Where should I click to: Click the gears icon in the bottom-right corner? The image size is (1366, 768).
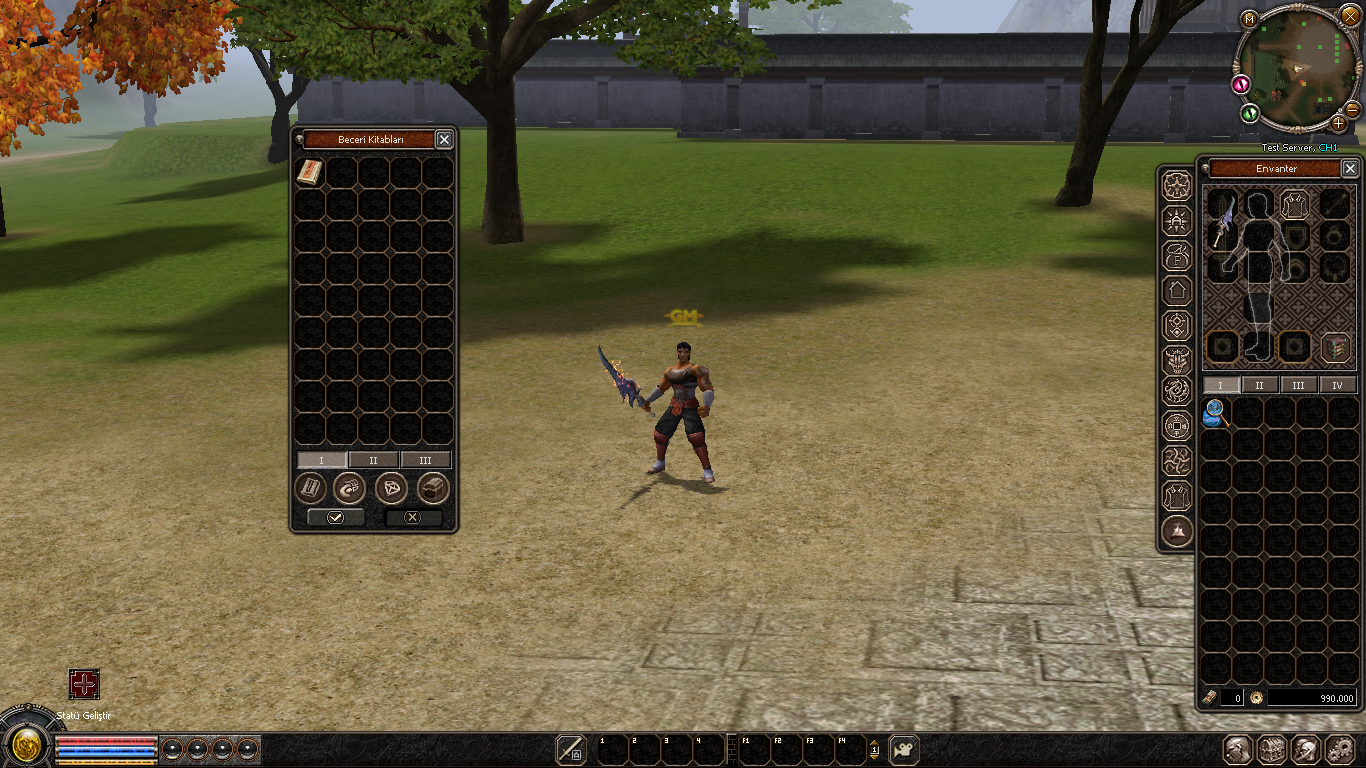pos(1339,749)
